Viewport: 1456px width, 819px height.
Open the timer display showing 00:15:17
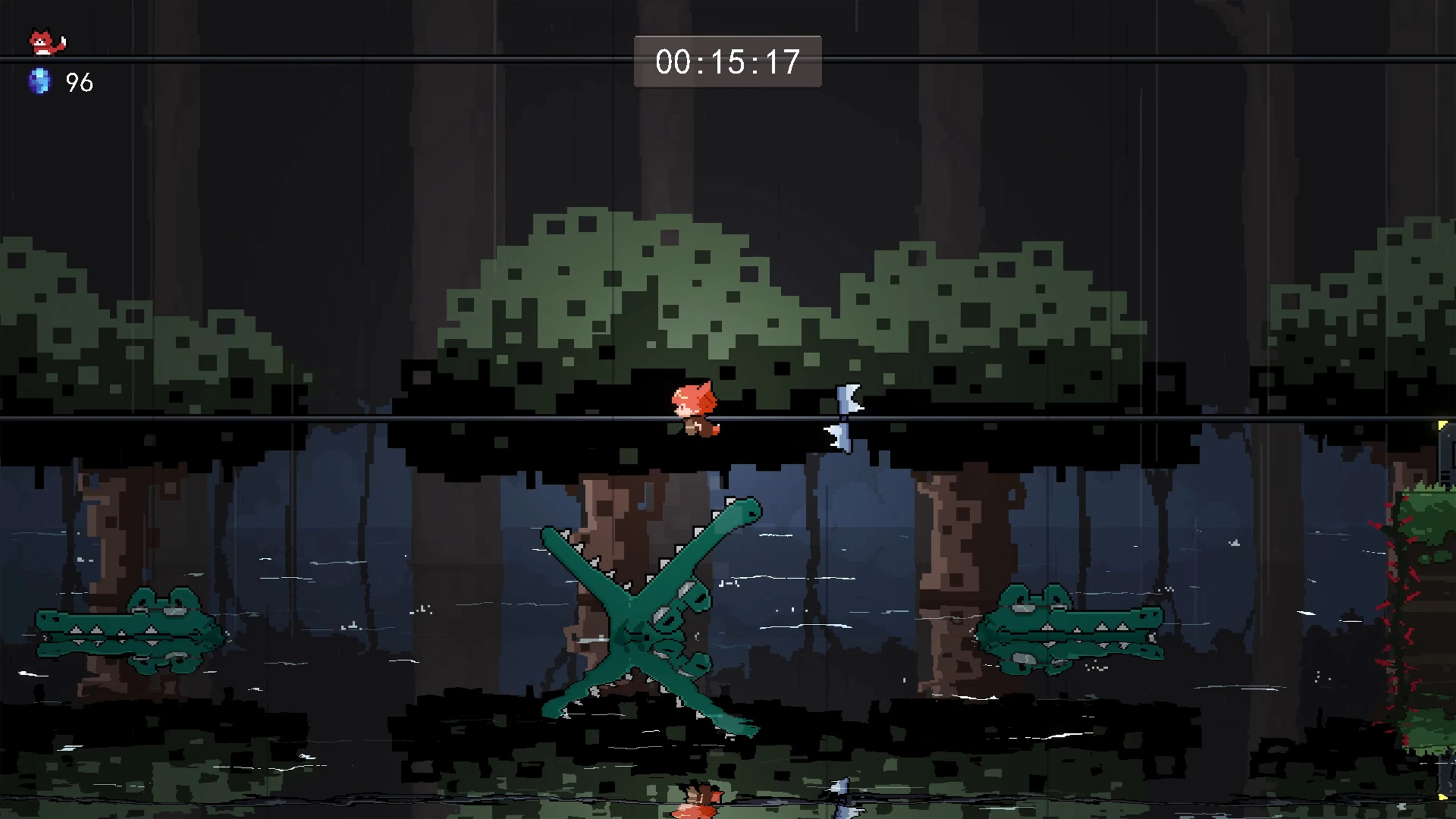(727, 62)
